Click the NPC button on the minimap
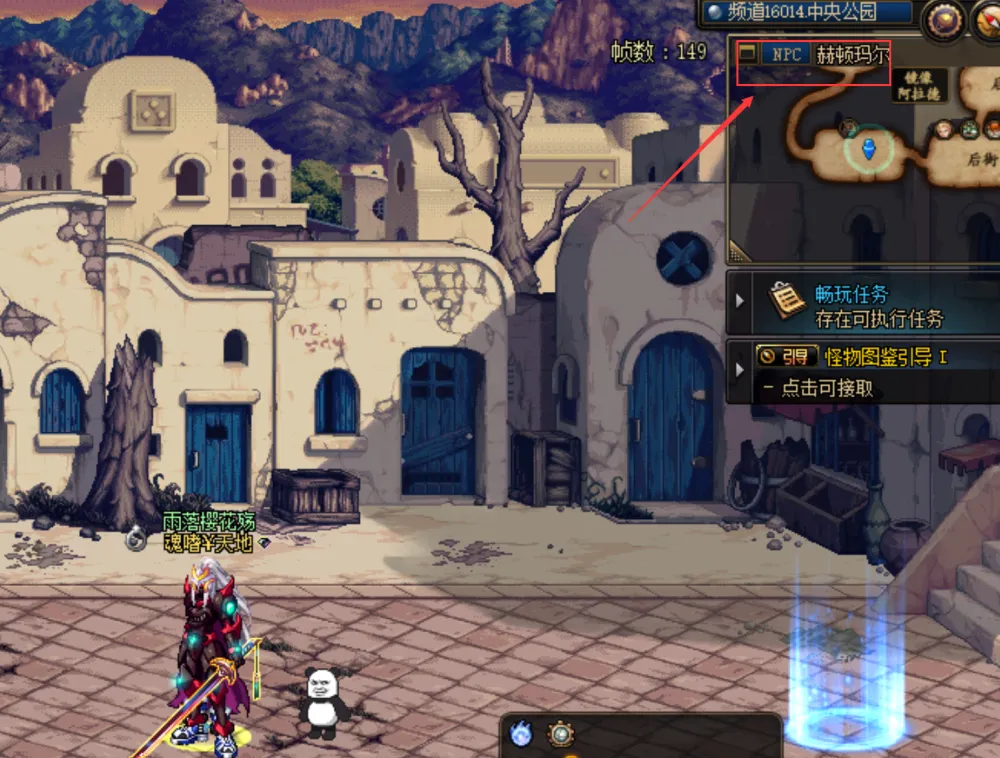1000x758 pixels. (x=786, y=55)
